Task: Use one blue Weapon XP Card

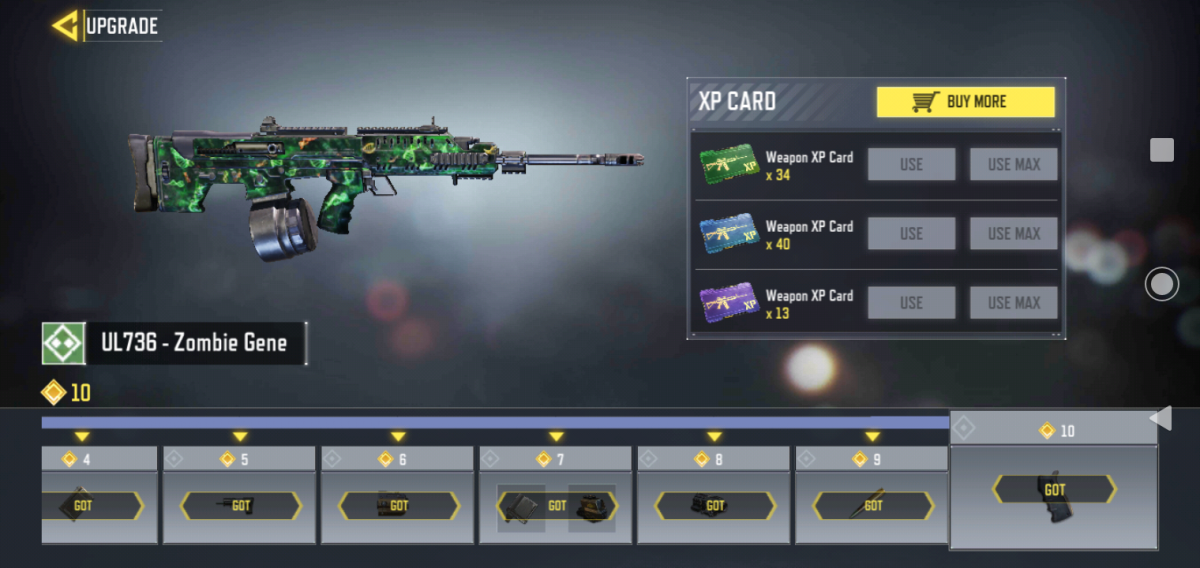Action: 911,233
